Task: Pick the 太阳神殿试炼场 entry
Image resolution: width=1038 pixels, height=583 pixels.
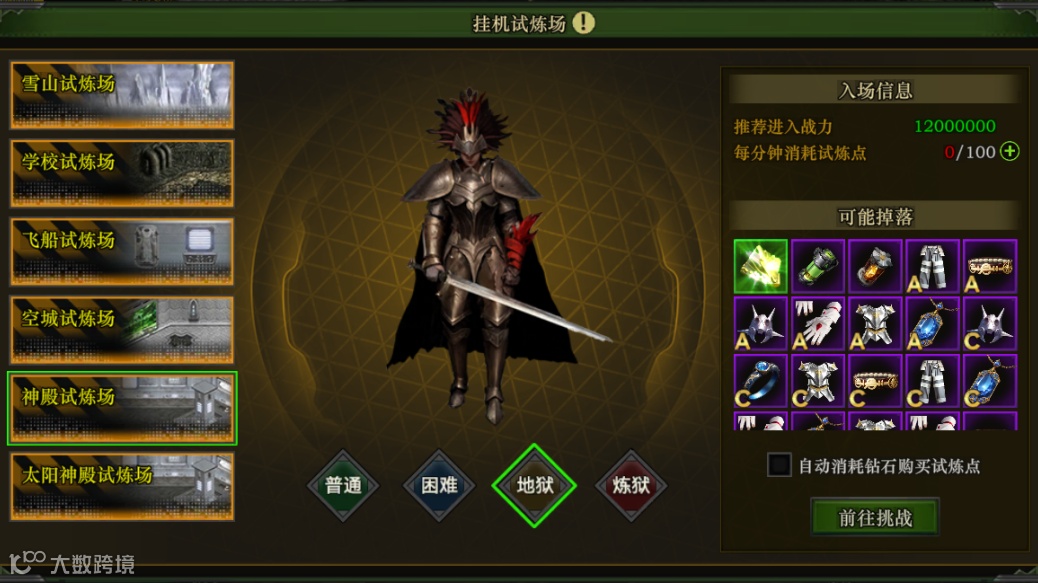Action: [122, 486]
